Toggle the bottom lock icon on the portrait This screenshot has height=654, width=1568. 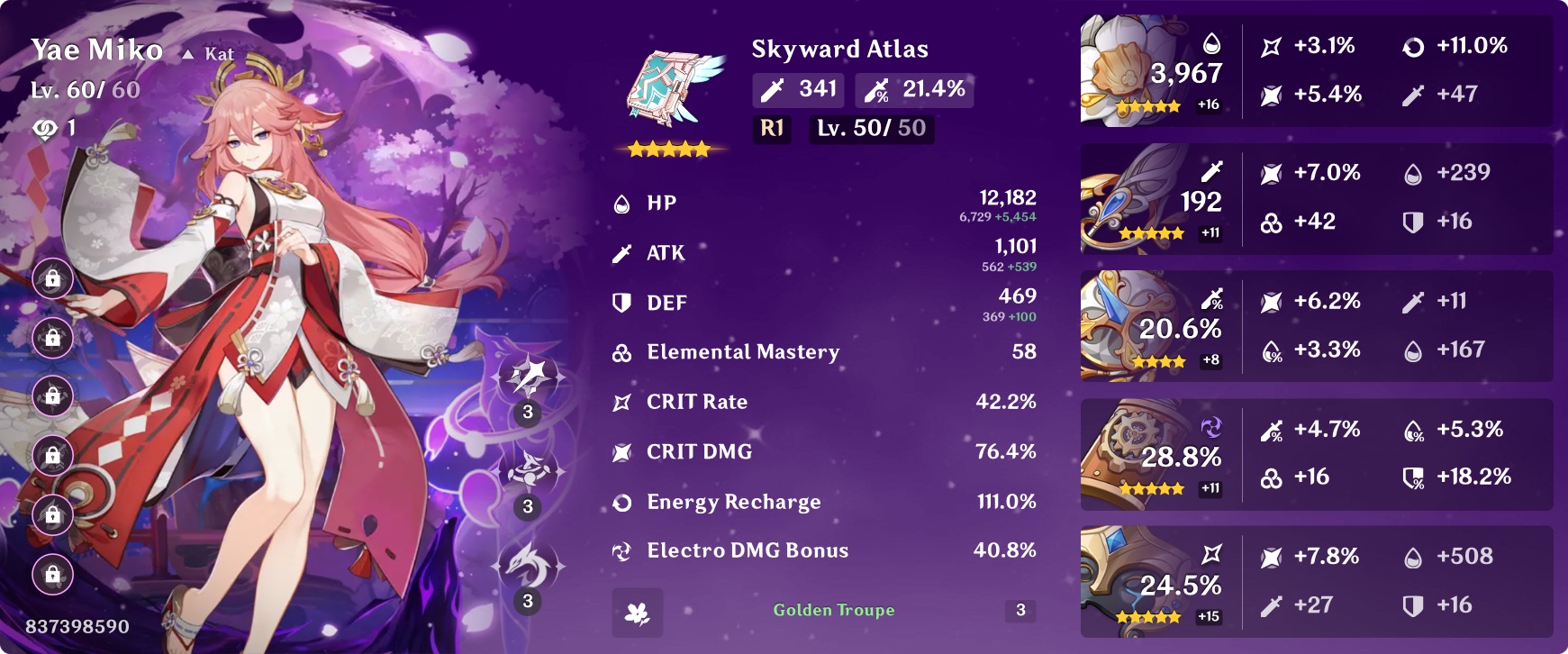[51, 575]
